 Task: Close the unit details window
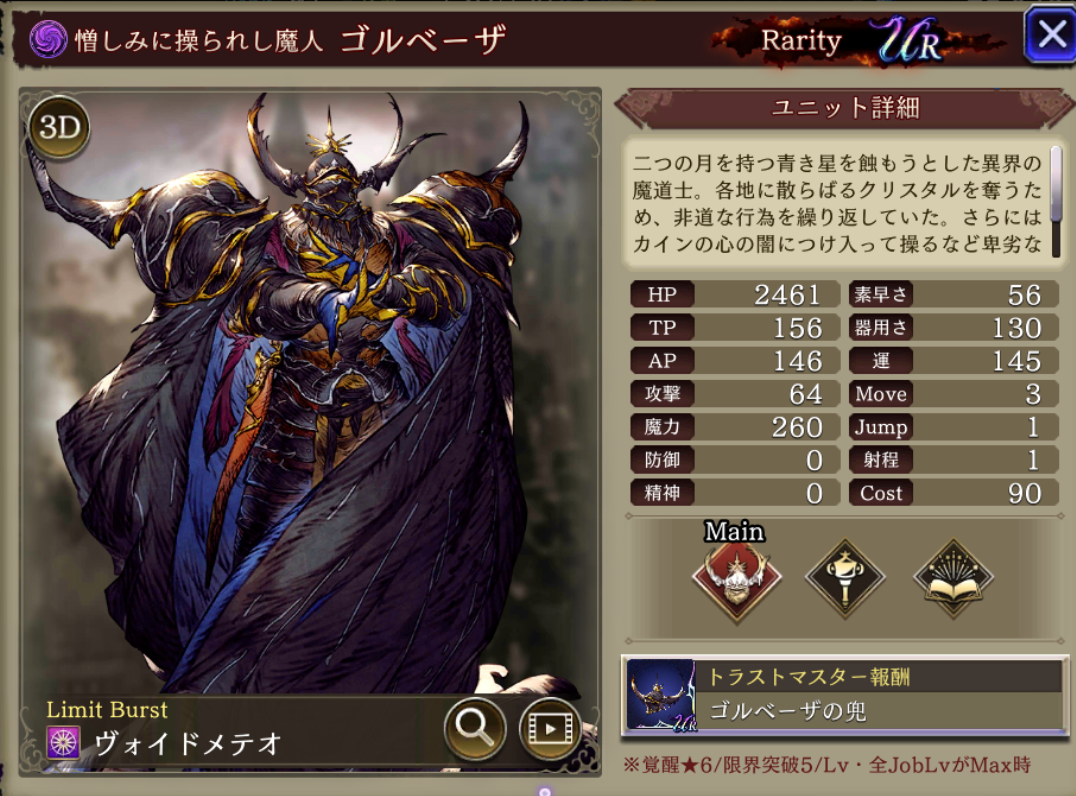(1050, 36)
